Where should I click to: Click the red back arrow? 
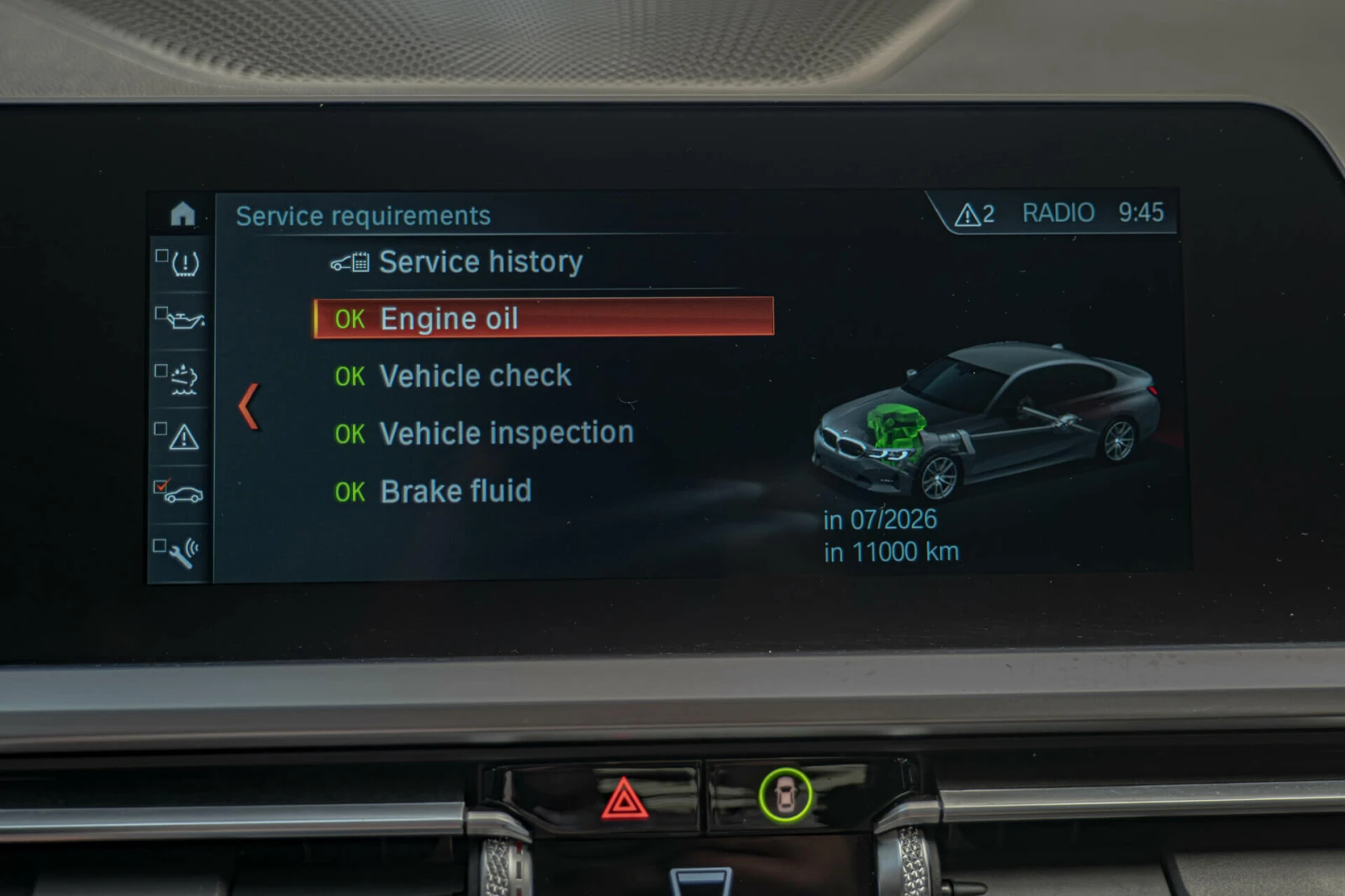tap(248, 407)
